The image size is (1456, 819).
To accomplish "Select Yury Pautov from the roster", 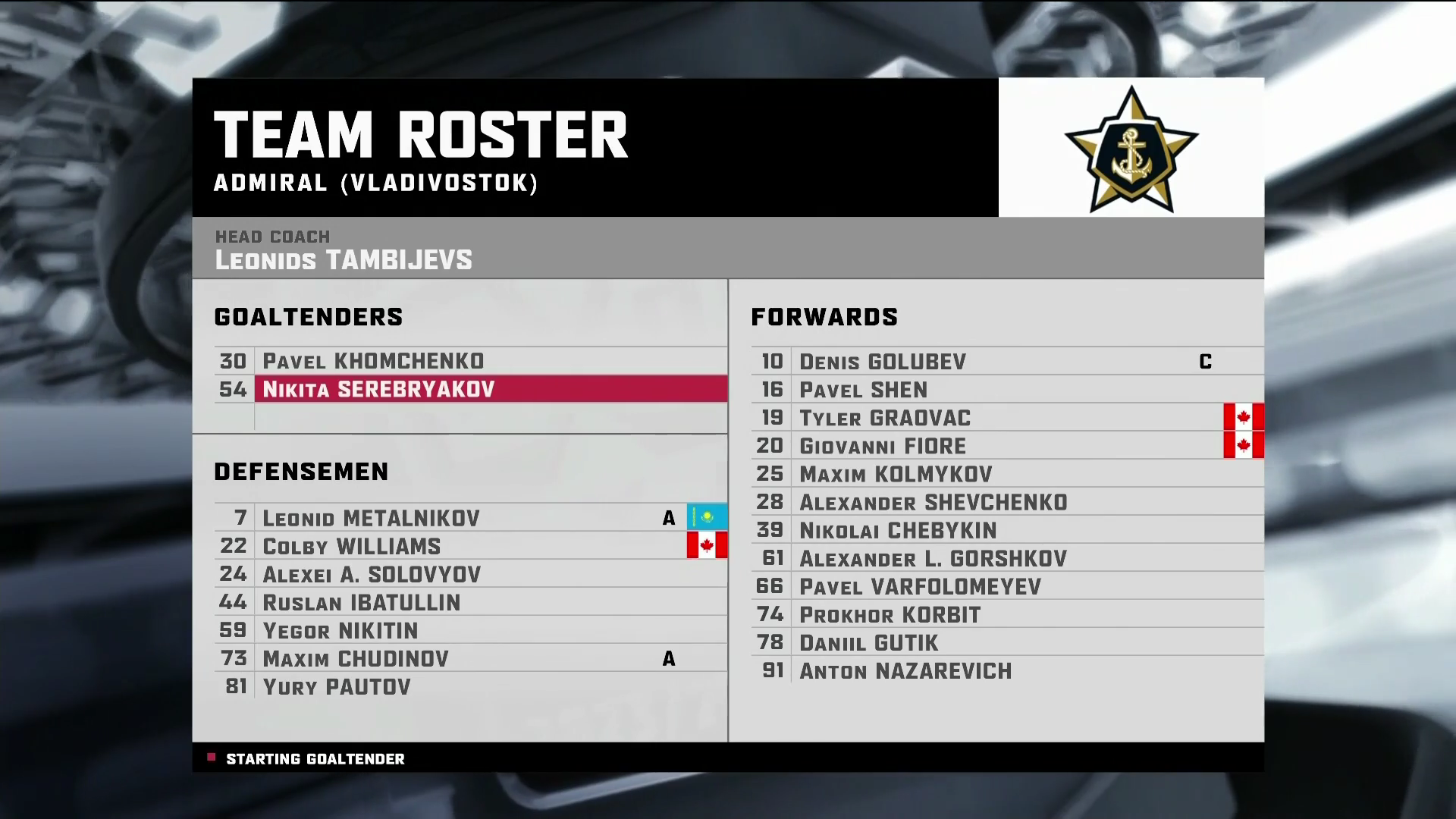I will tap(336, 686).
